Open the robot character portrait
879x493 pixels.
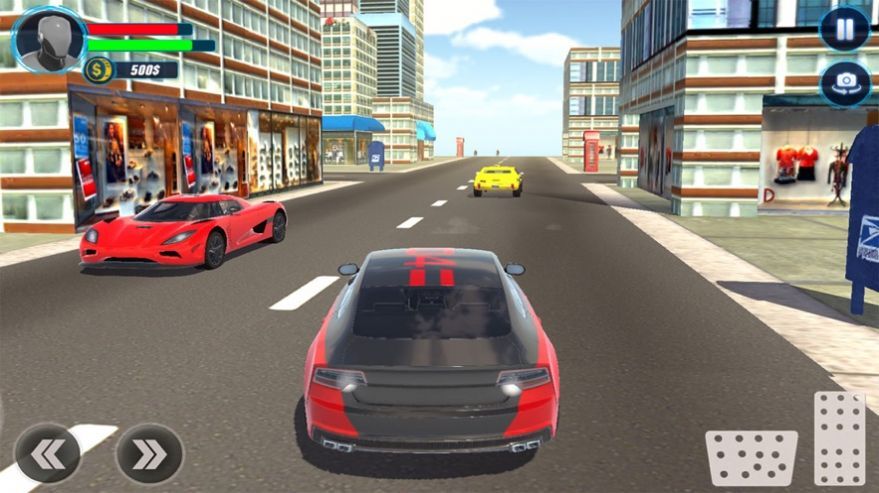tap(49, 40)
